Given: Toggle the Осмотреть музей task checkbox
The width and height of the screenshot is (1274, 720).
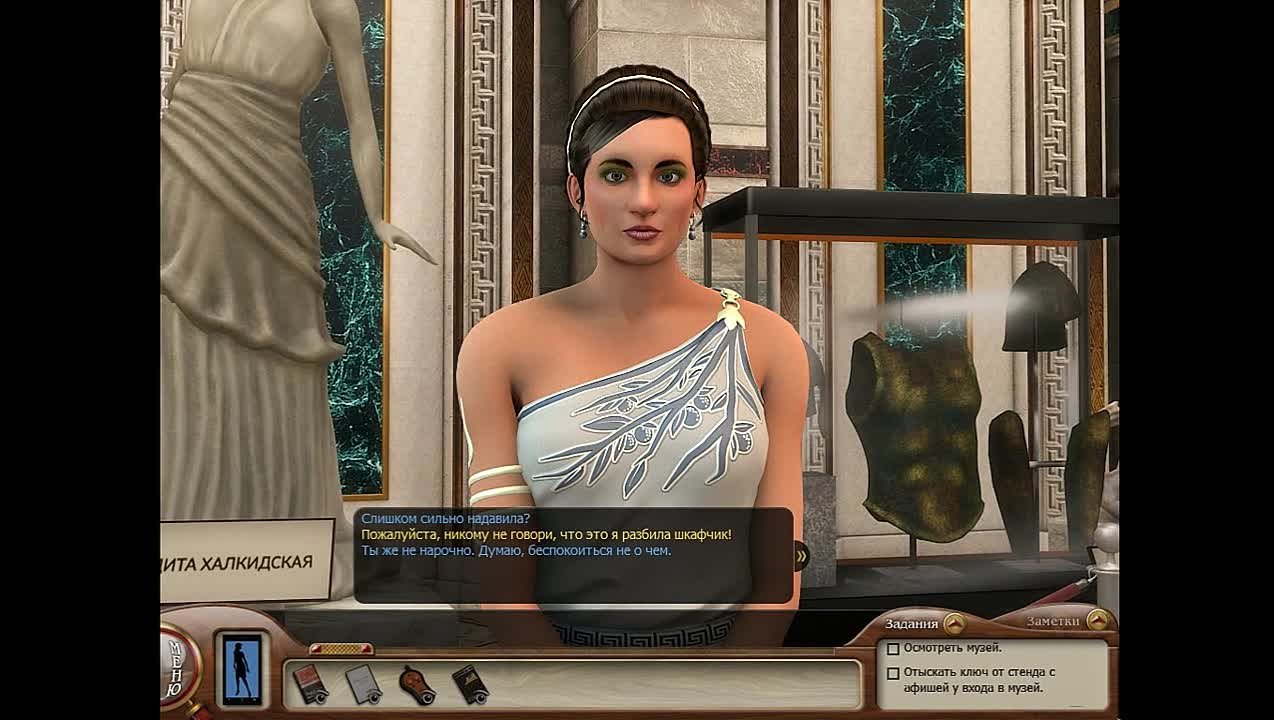Looking at the screenshot, I should point(893,649).
